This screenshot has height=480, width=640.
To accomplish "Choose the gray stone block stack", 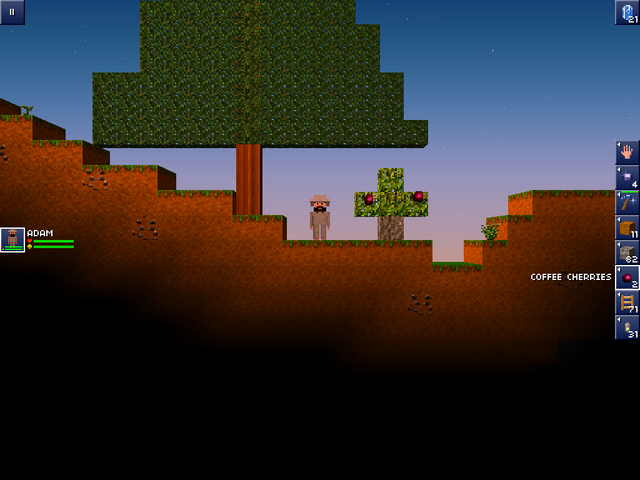I will point(627,252).
